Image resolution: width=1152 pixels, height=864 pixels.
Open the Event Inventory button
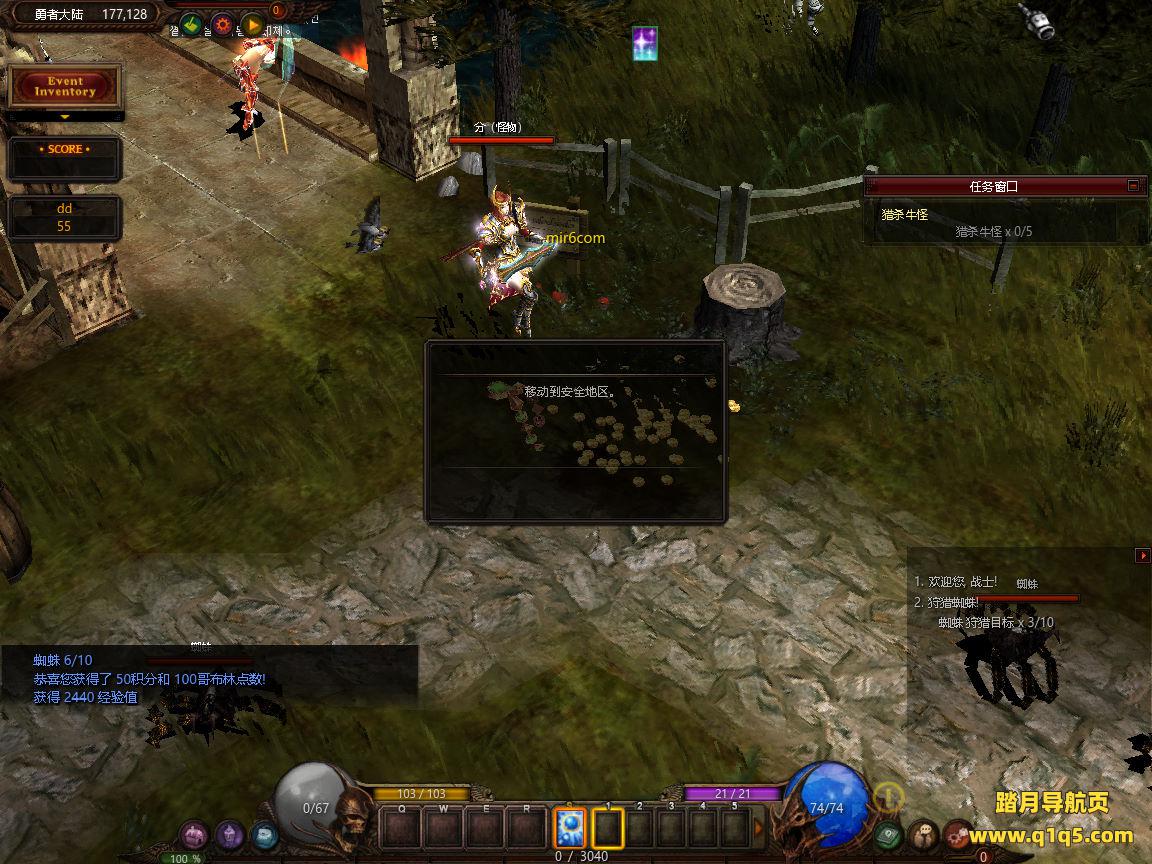click(x=65, y=87)
